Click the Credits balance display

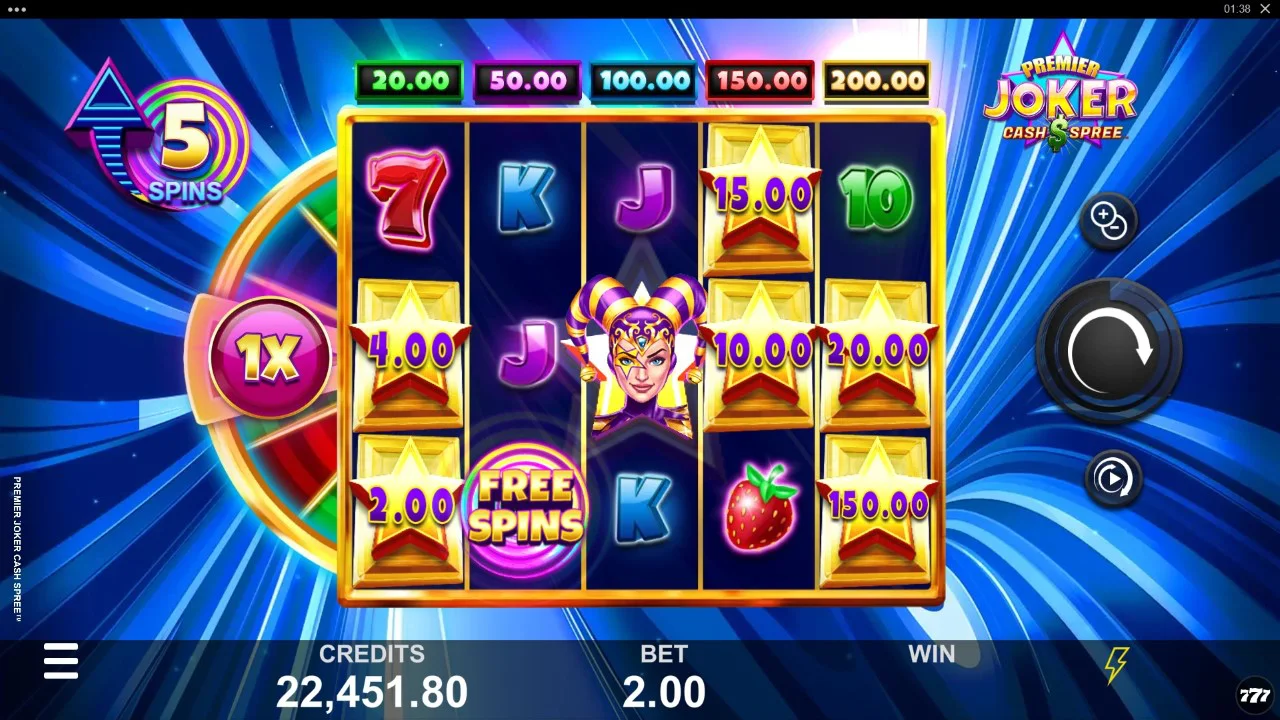pyautogui.click(x=372, y=675)
